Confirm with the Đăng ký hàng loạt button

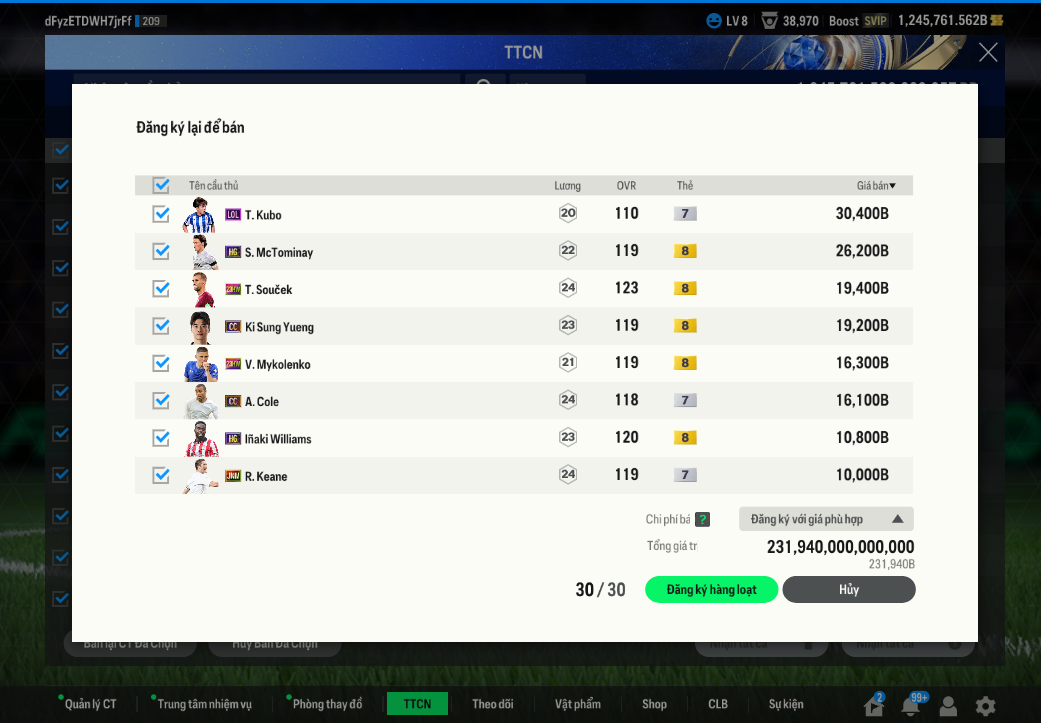pyautogui.click(x=711, y=590)
